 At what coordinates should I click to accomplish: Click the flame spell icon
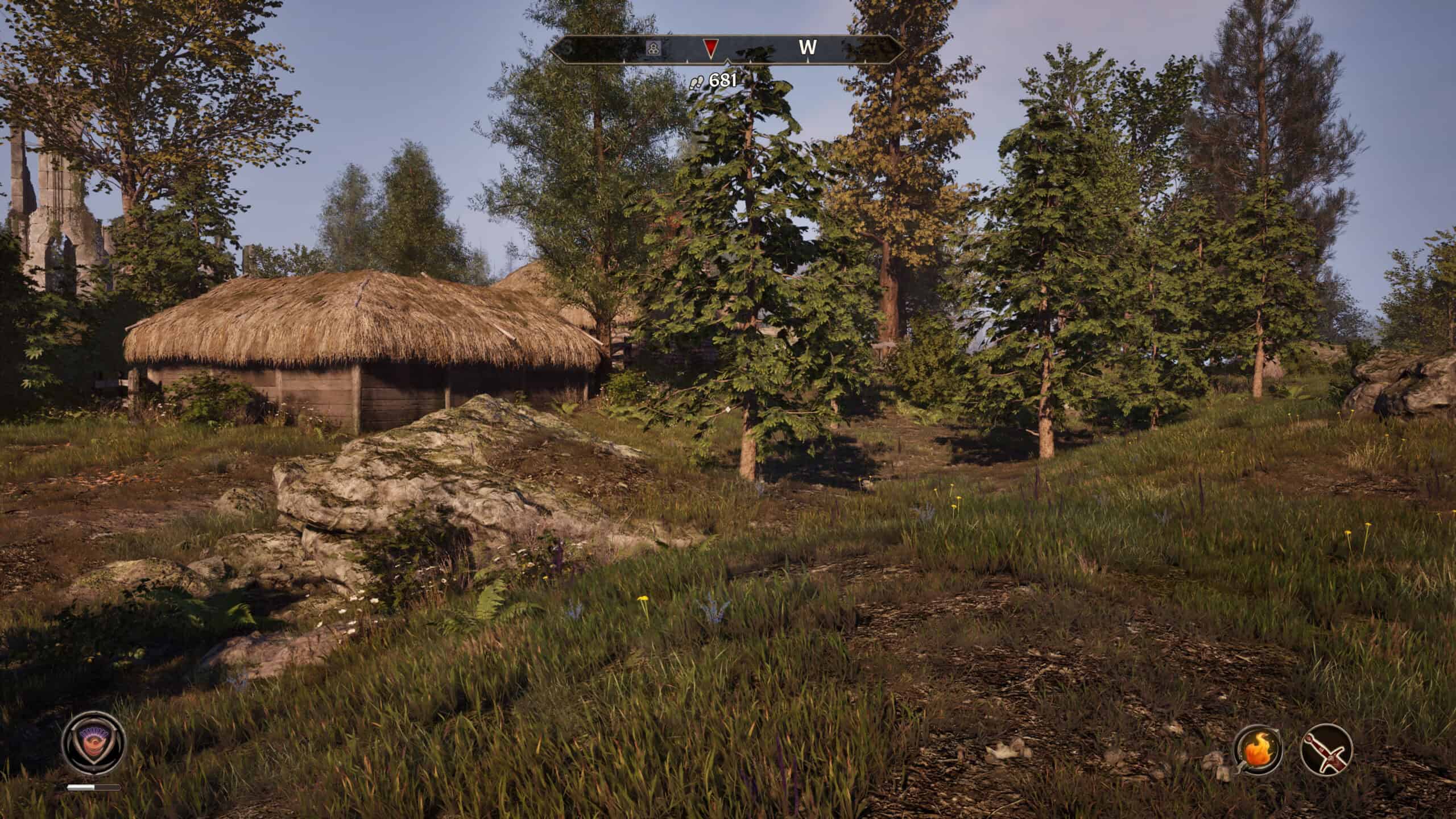coord(1257,749)
